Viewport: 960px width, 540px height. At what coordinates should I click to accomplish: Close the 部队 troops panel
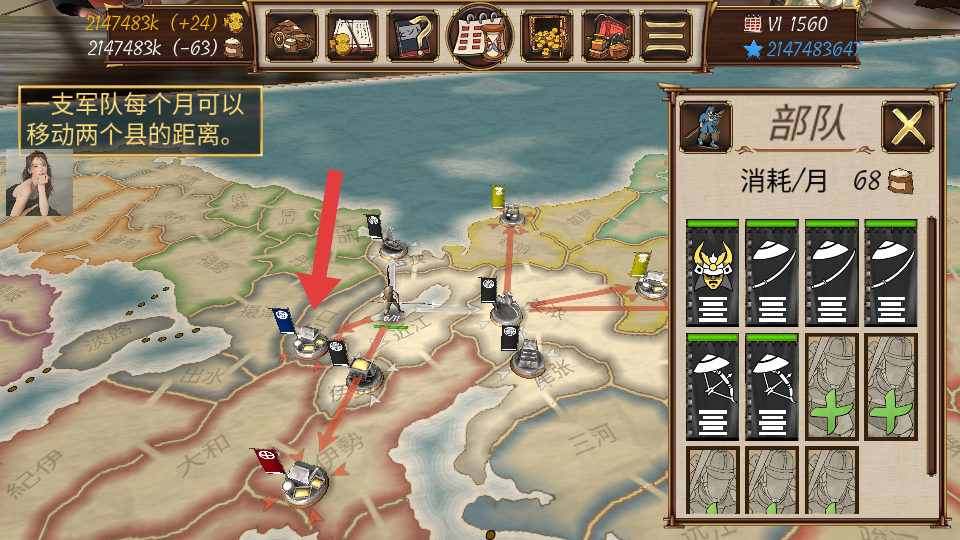[x=907, y=126]
